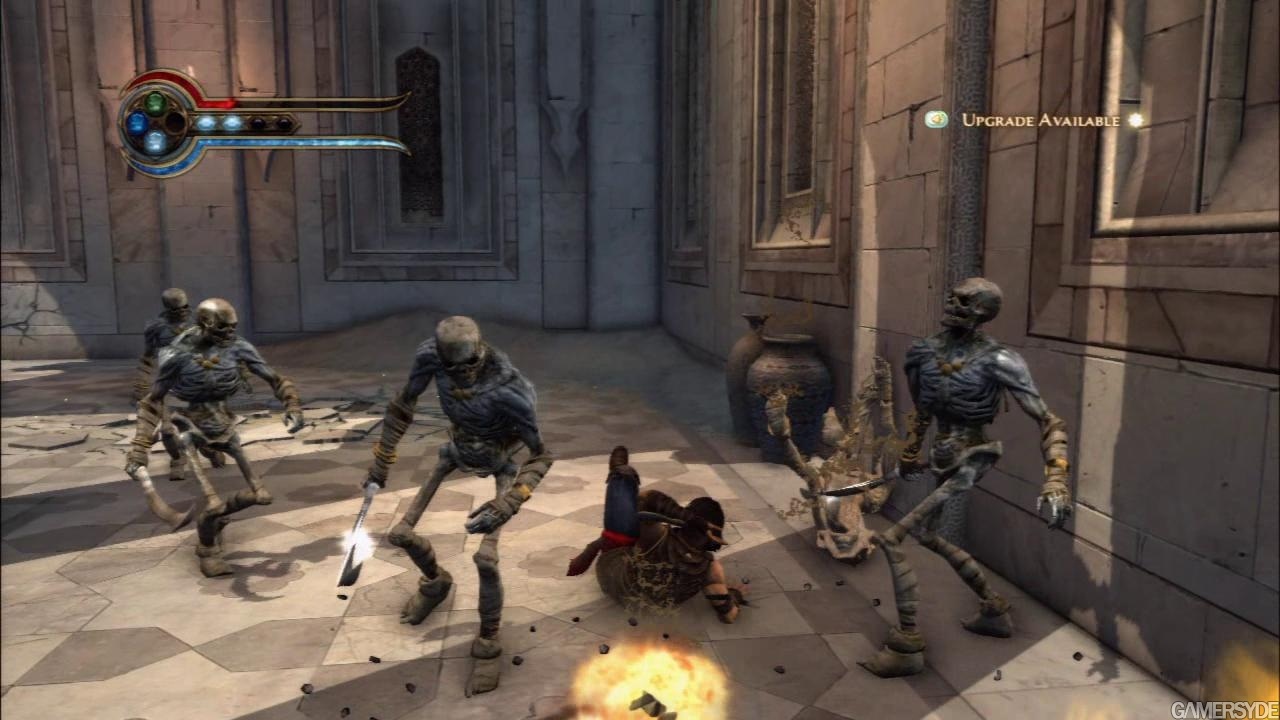The height and width of the screenshot is (720, 1280).
Task: Choose the pale ice-blue power orb
Action: click(155, 142)
